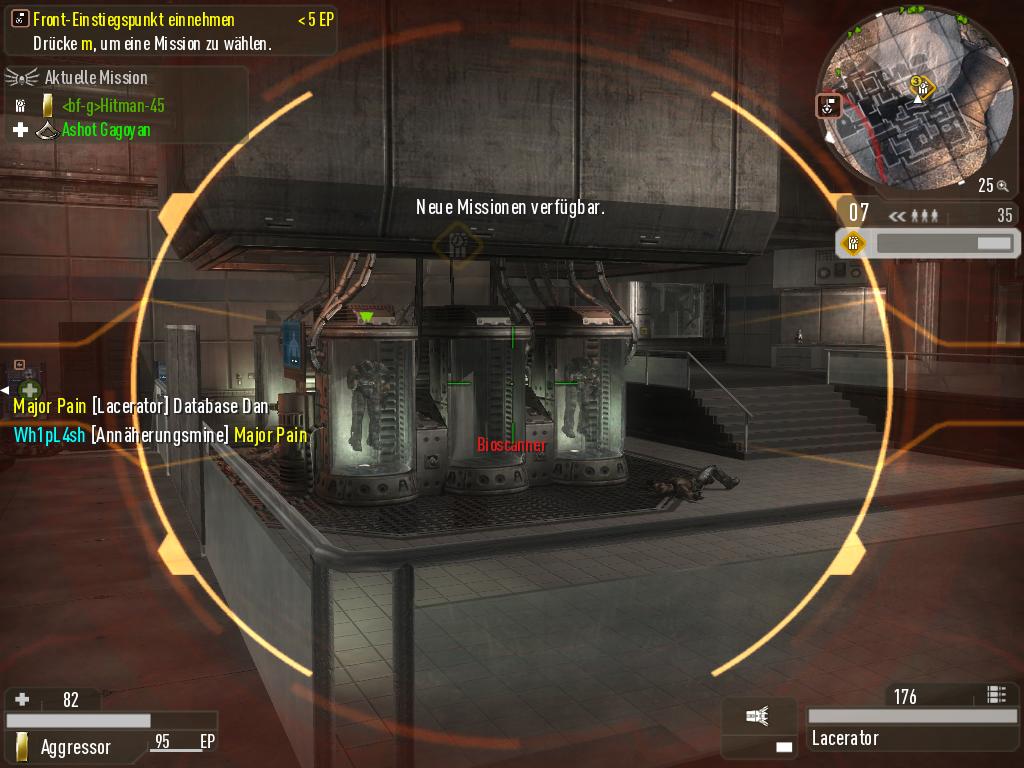Select the Major Pain Lacerator kill entry

click(x=140, y=407)
